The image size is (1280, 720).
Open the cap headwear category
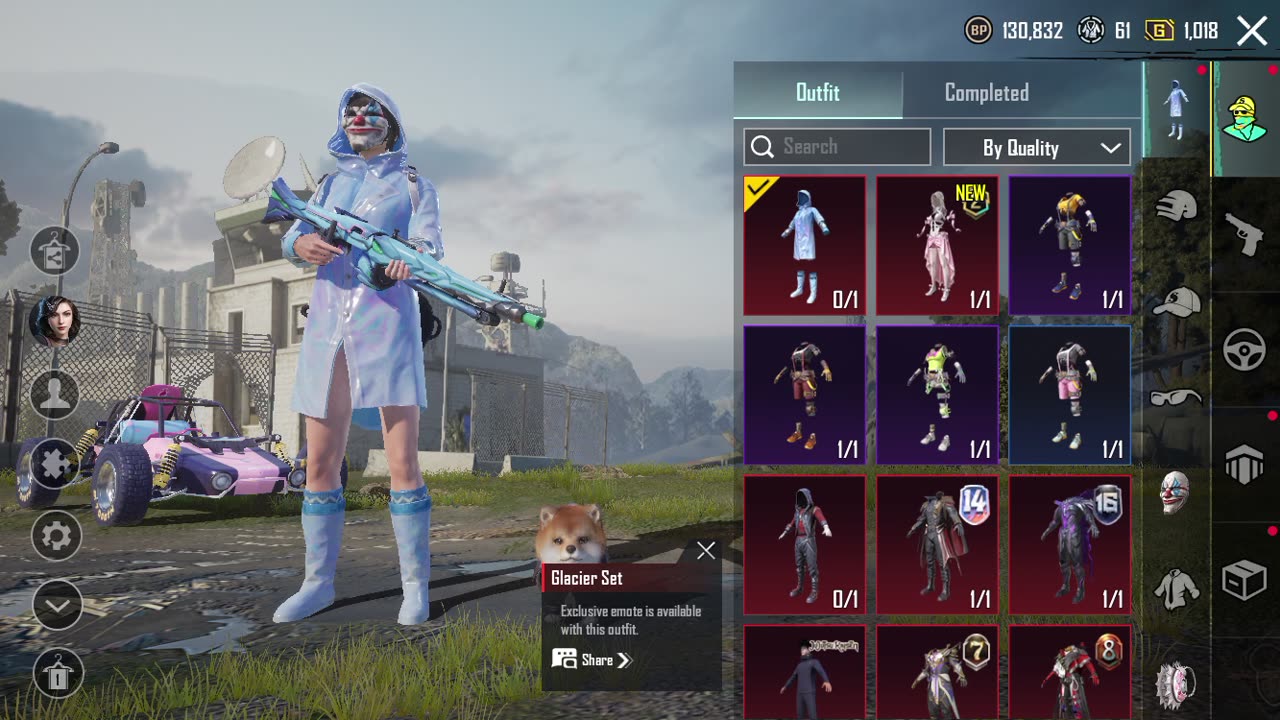coord(1176,302)
